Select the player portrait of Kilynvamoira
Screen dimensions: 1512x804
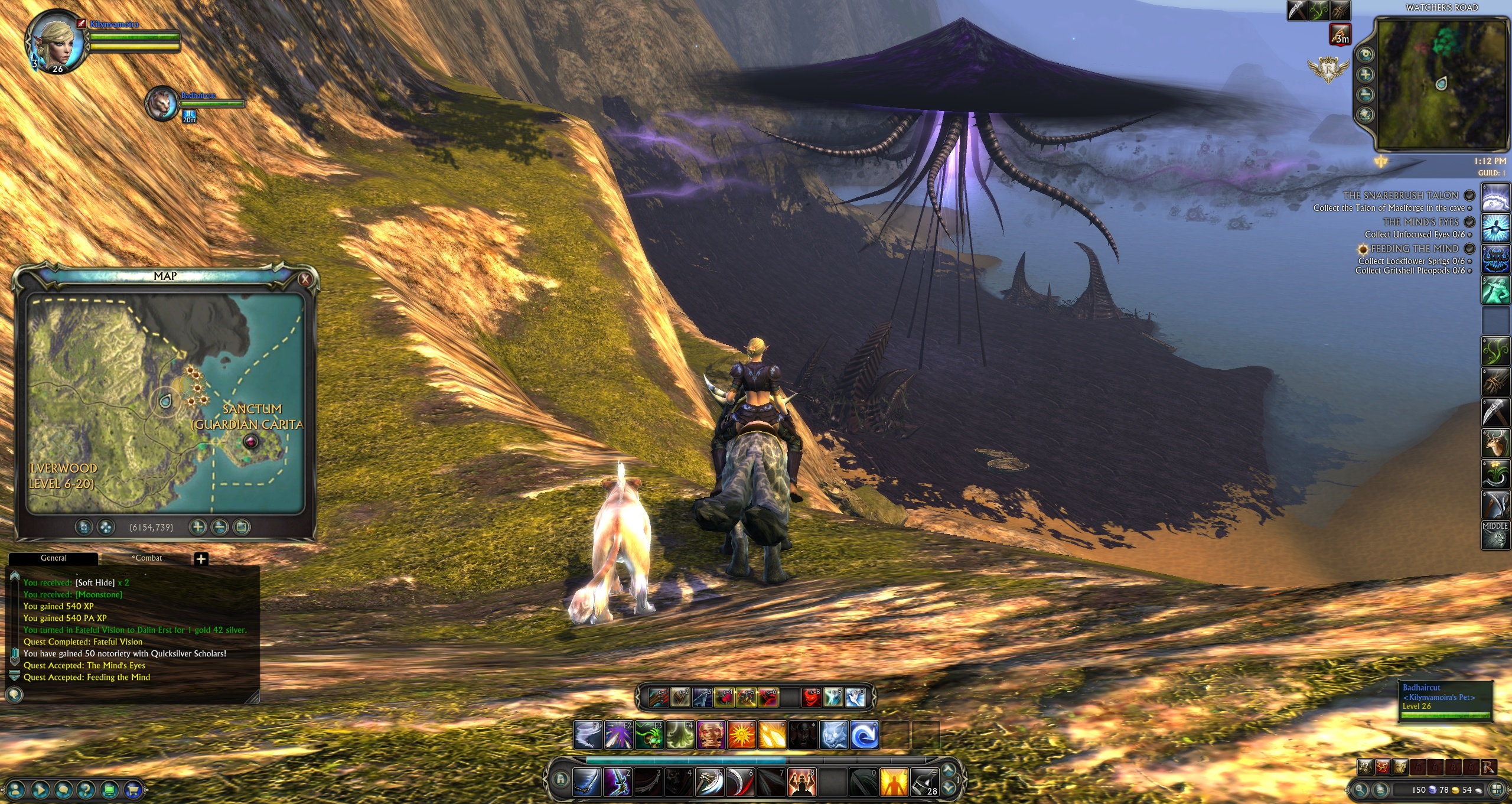click(x=55, y=41)
